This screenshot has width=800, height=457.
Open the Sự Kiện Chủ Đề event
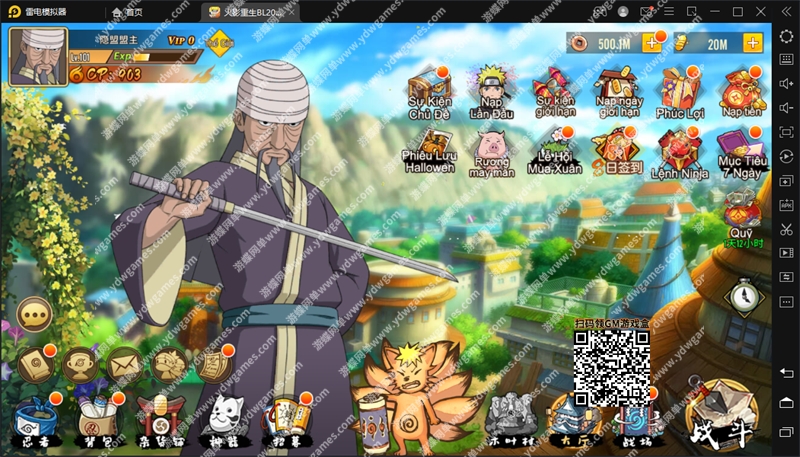tap(430, 89)
